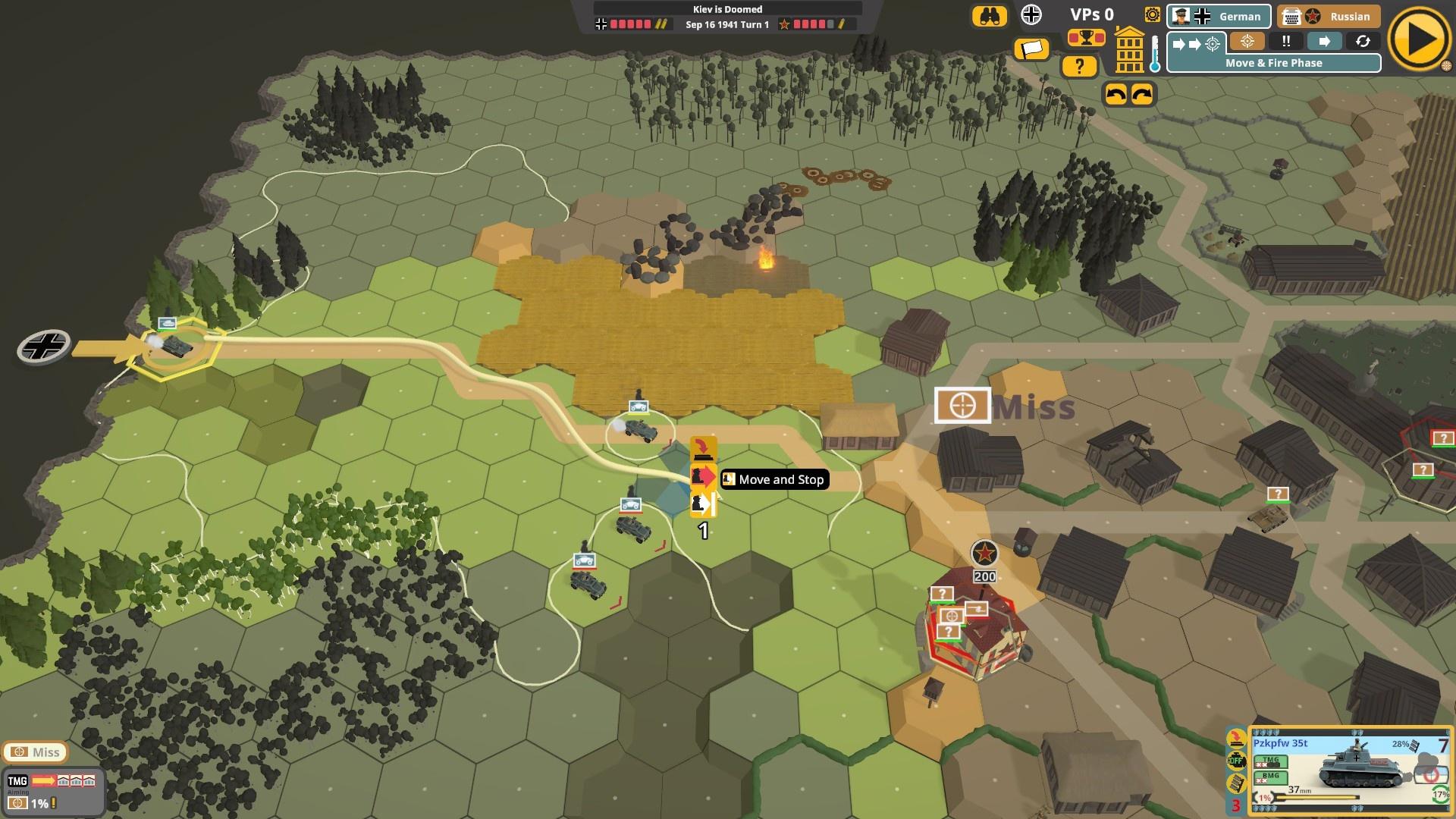
Task: Choose the double exclamation phase icon
Action: tap(1286, 42)
